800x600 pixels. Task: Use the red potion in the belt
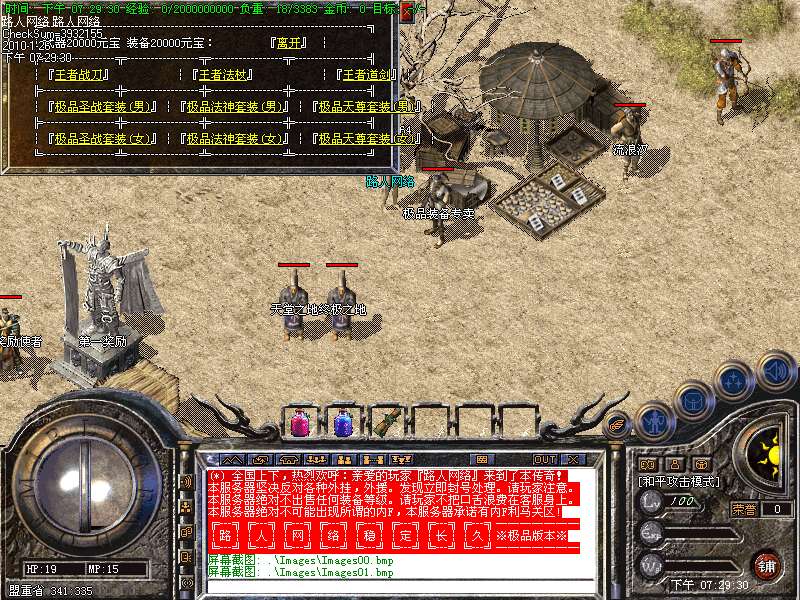click(299, 422)
